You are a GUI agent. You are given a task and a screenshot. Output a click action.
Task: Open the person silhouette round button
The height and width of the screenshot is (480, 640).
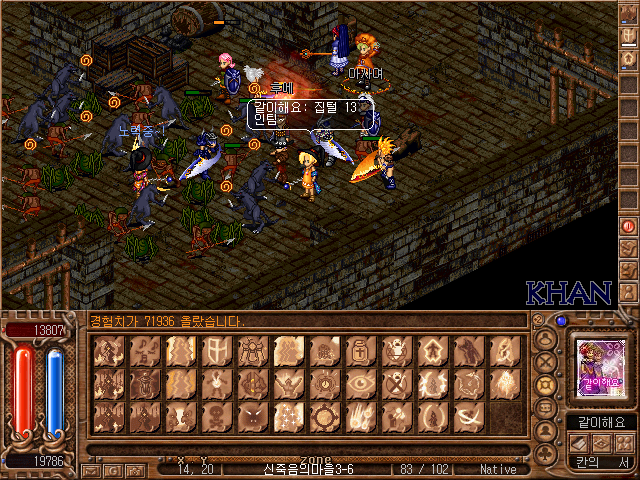coord(546,431)
